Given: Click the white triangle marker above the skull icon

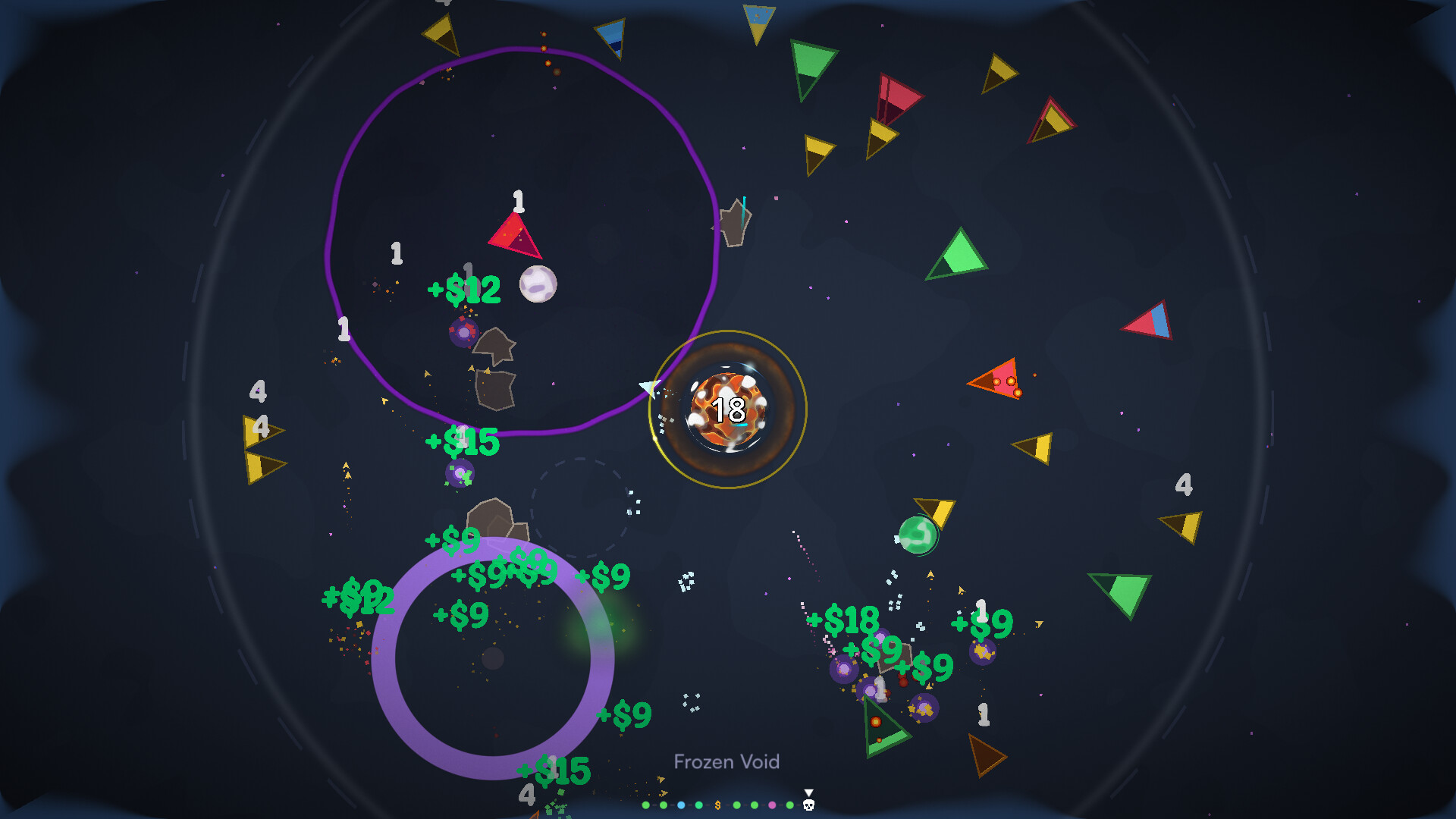Looking at the screenshot, I should 808,792.
